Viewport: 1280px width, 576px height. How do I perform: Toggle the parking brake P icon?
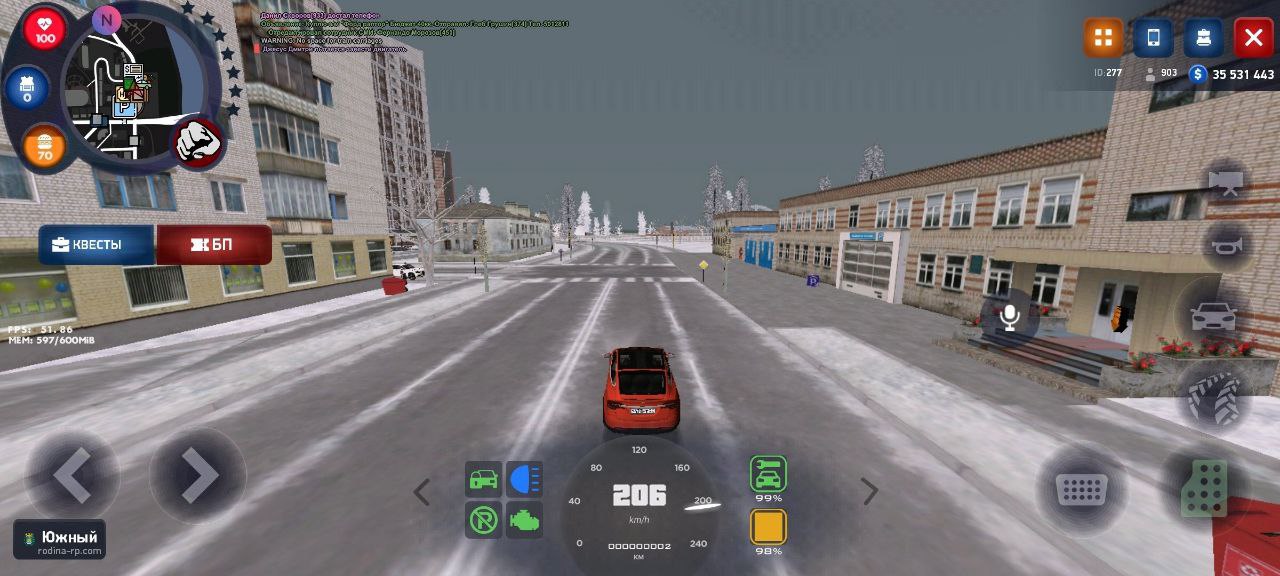[484, 520]
